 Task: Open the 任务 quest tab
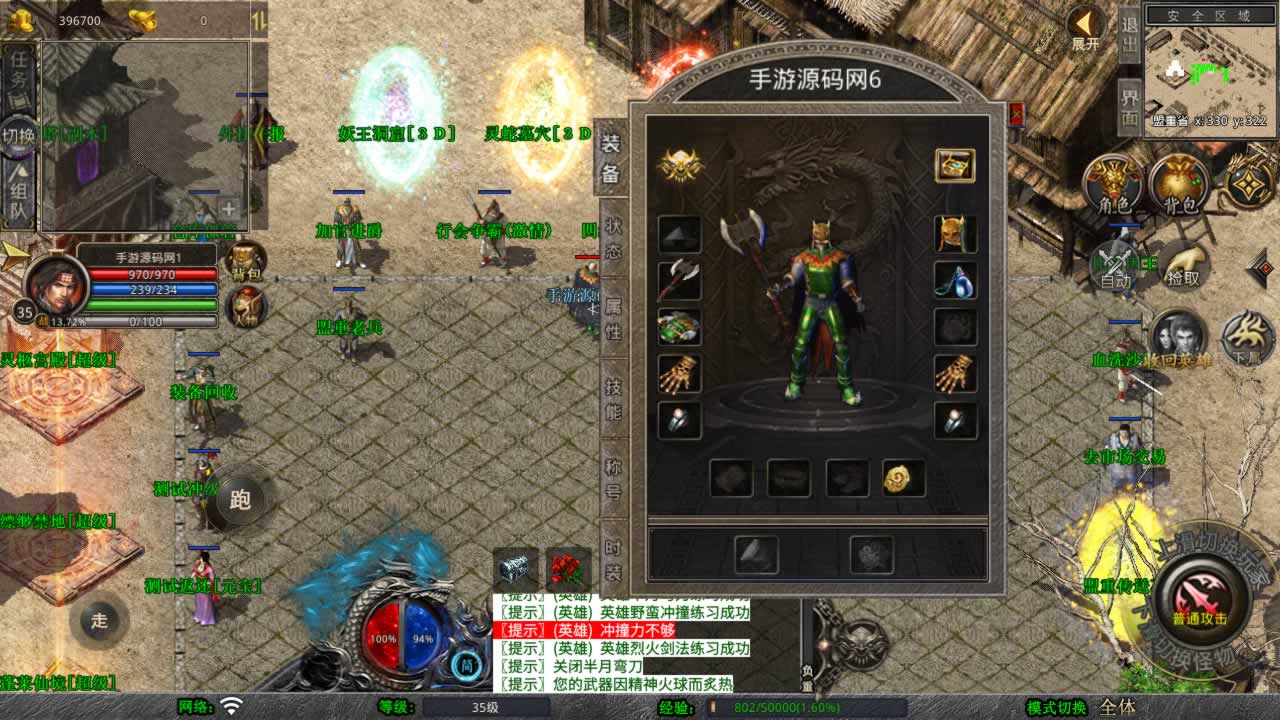19,72
